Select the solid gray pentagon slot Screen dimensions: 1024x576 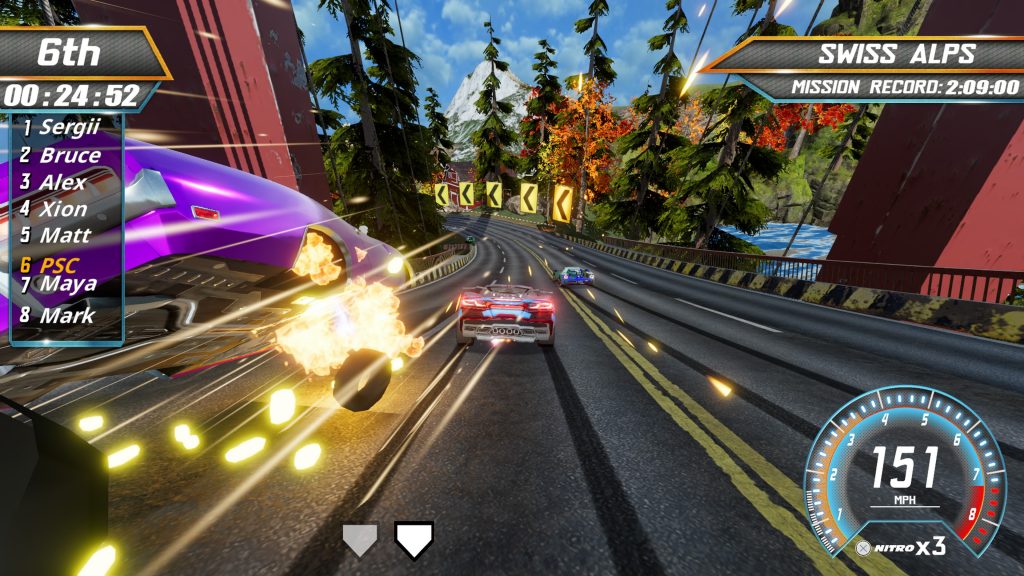[x=361, y=540]
